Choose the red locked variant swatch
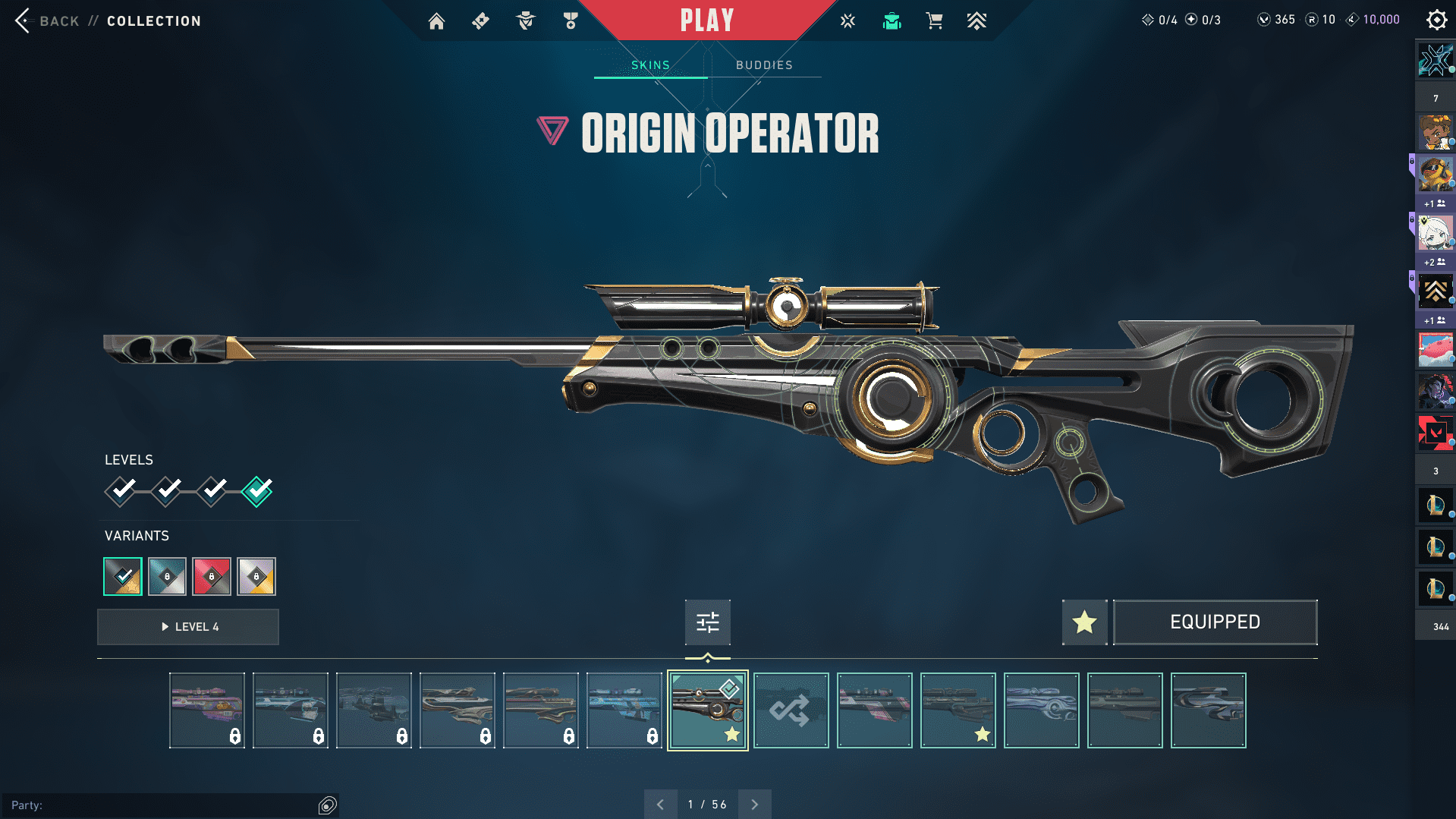This screenshot has height=819, width=1456. click(212, 577)
